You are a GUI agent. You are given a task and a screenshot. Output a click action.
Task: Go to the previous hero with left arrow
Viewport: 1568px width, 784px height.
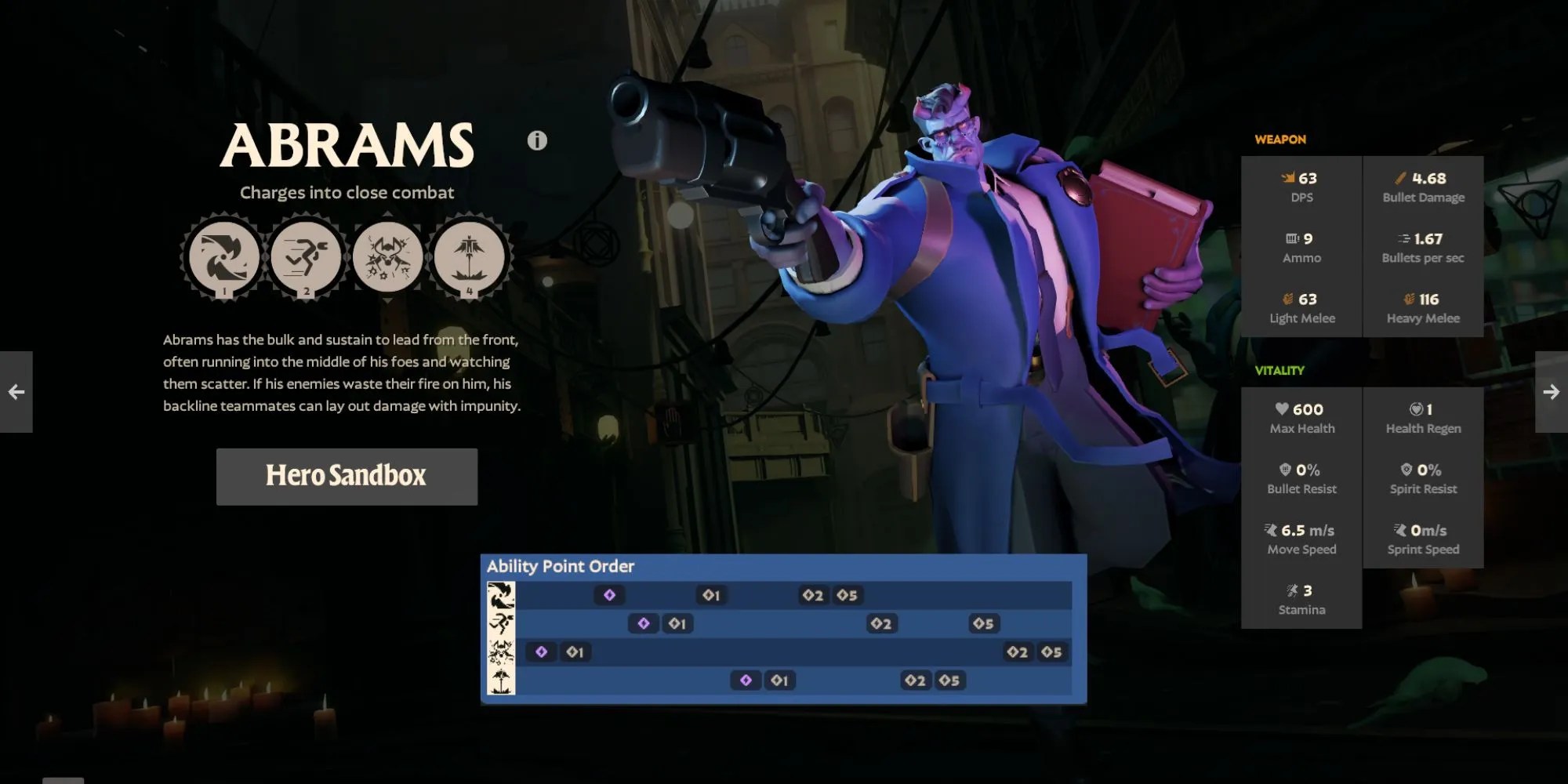click(x=16, y=392)
